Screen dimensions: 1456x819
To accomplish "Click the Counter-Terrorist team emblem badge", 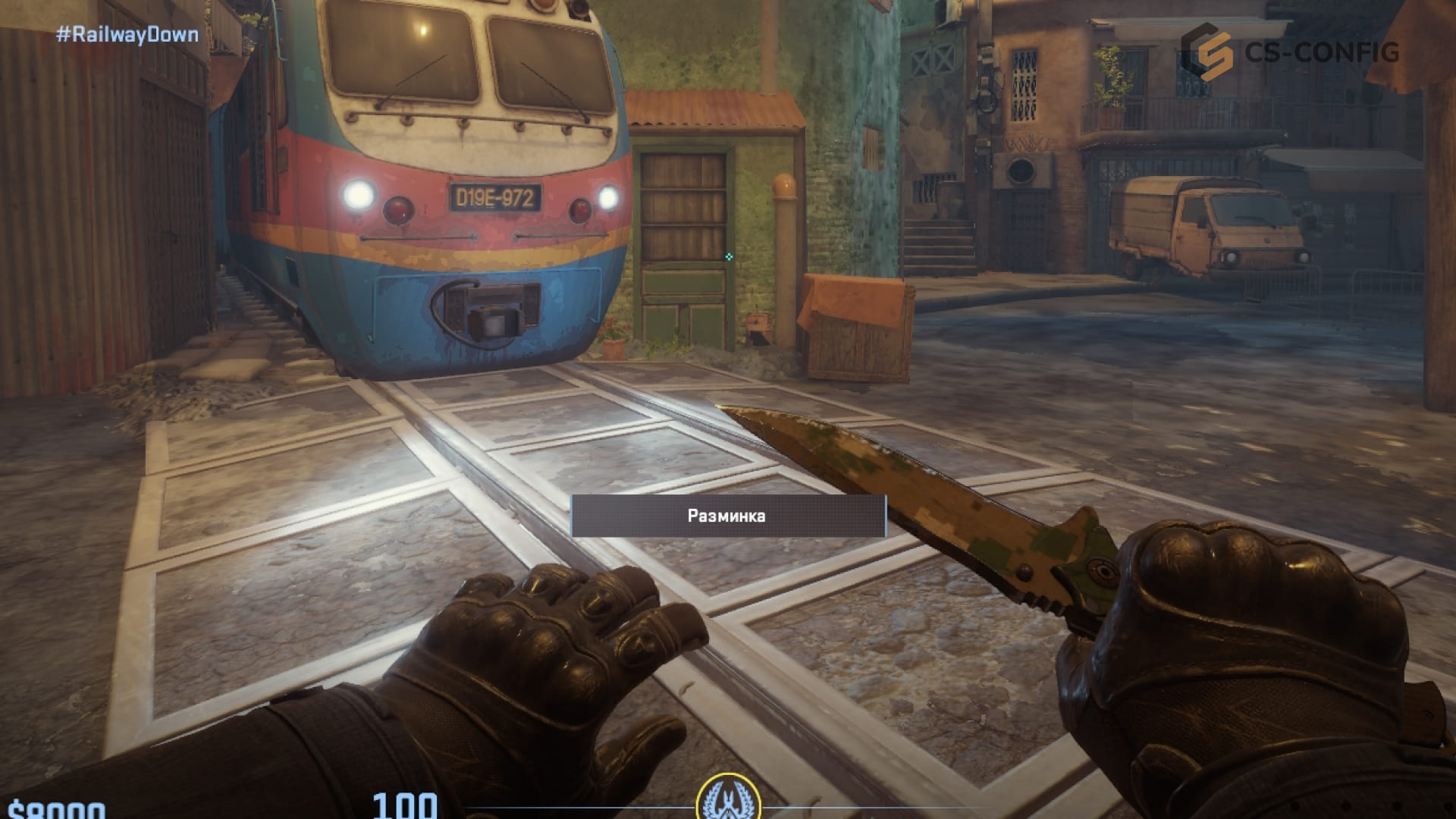I will click(727, 798).
